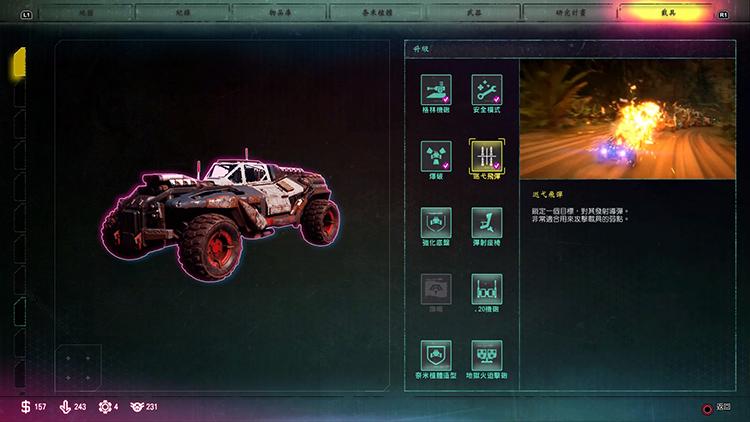Image resolution: width=750 pixels, height=422 pixels.
Task: View the missile explosion preview image
Action: (627, 119)
